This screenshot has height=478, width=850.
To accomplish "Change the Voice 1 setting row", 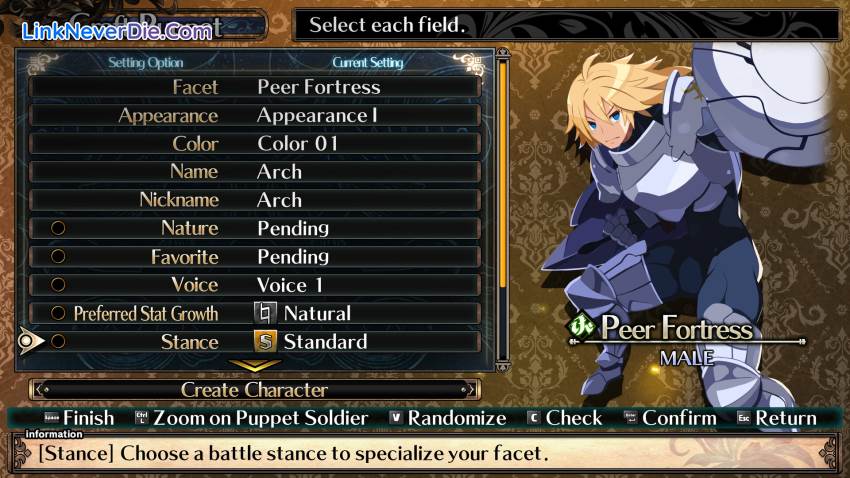I will 255,285.
